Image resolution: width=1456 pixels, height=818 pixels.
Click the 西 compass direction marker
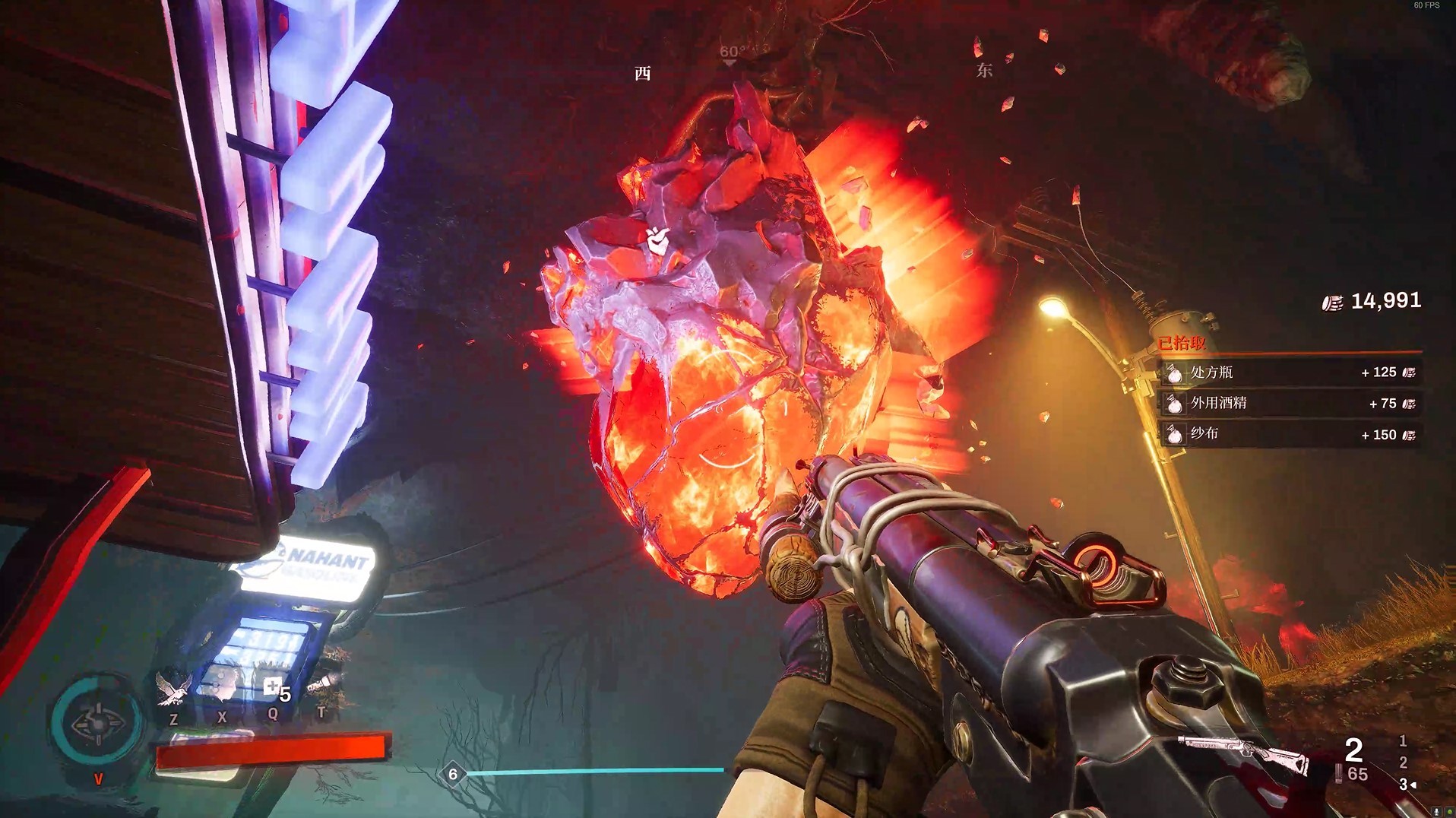pyautogui.click(x=643, y=73)
